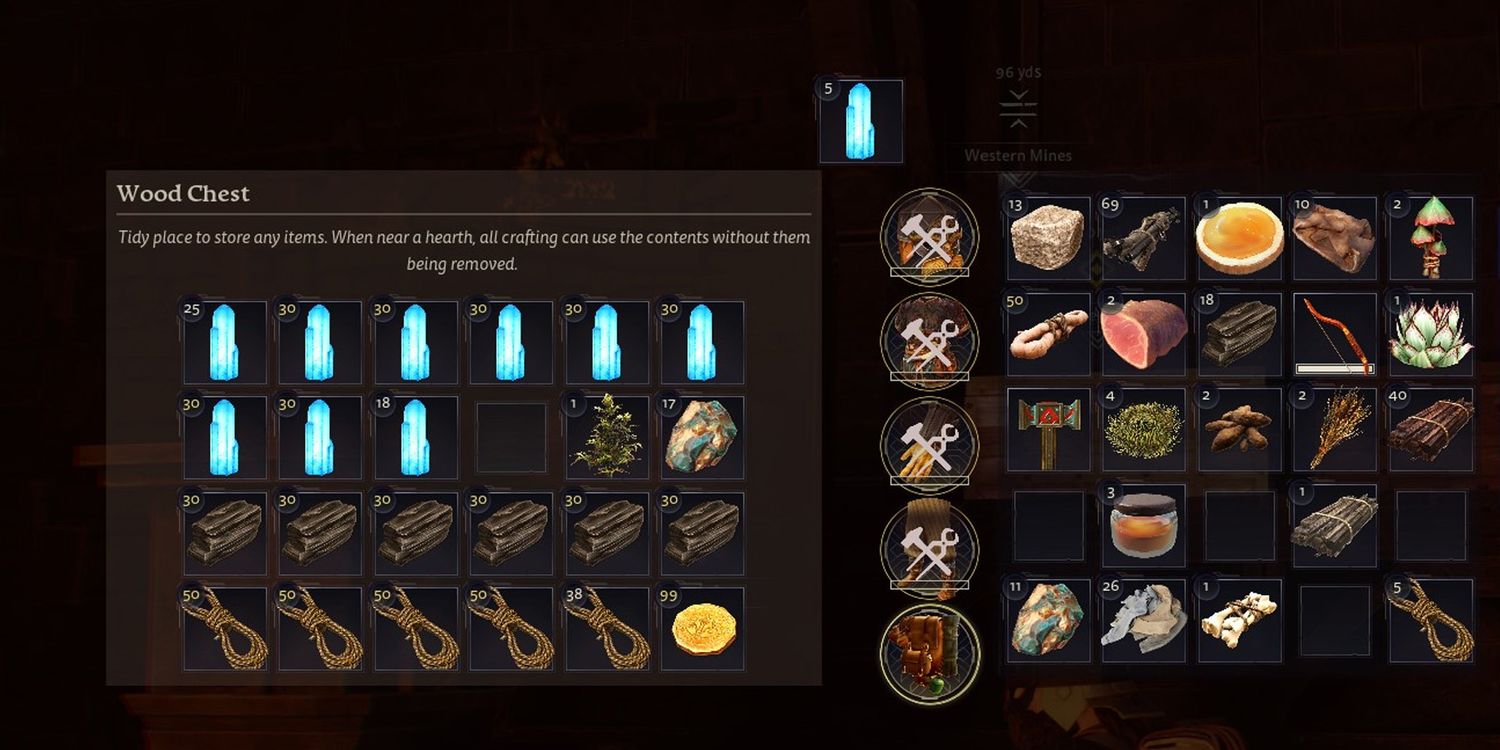Select the 18 wood logs in backpack
This screenshot has width=1500, height=750.
[x=1239, y=334]
